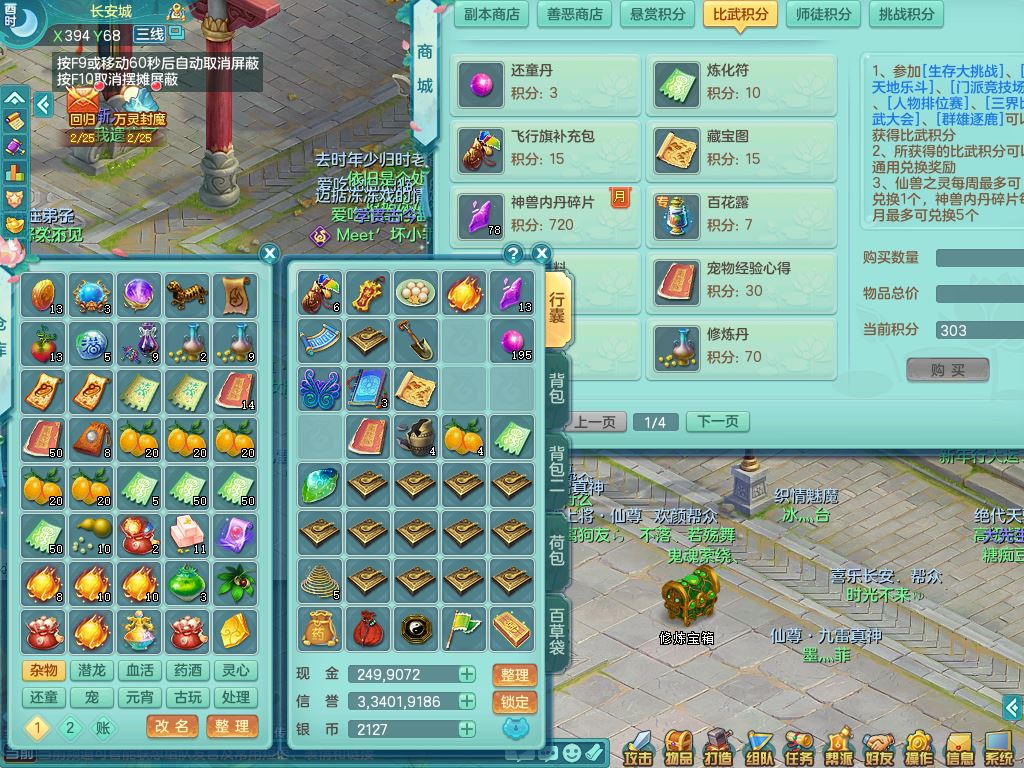Select the 修炼丹 shop entry
1024x768 pixels.
click(x=741, y=346)
